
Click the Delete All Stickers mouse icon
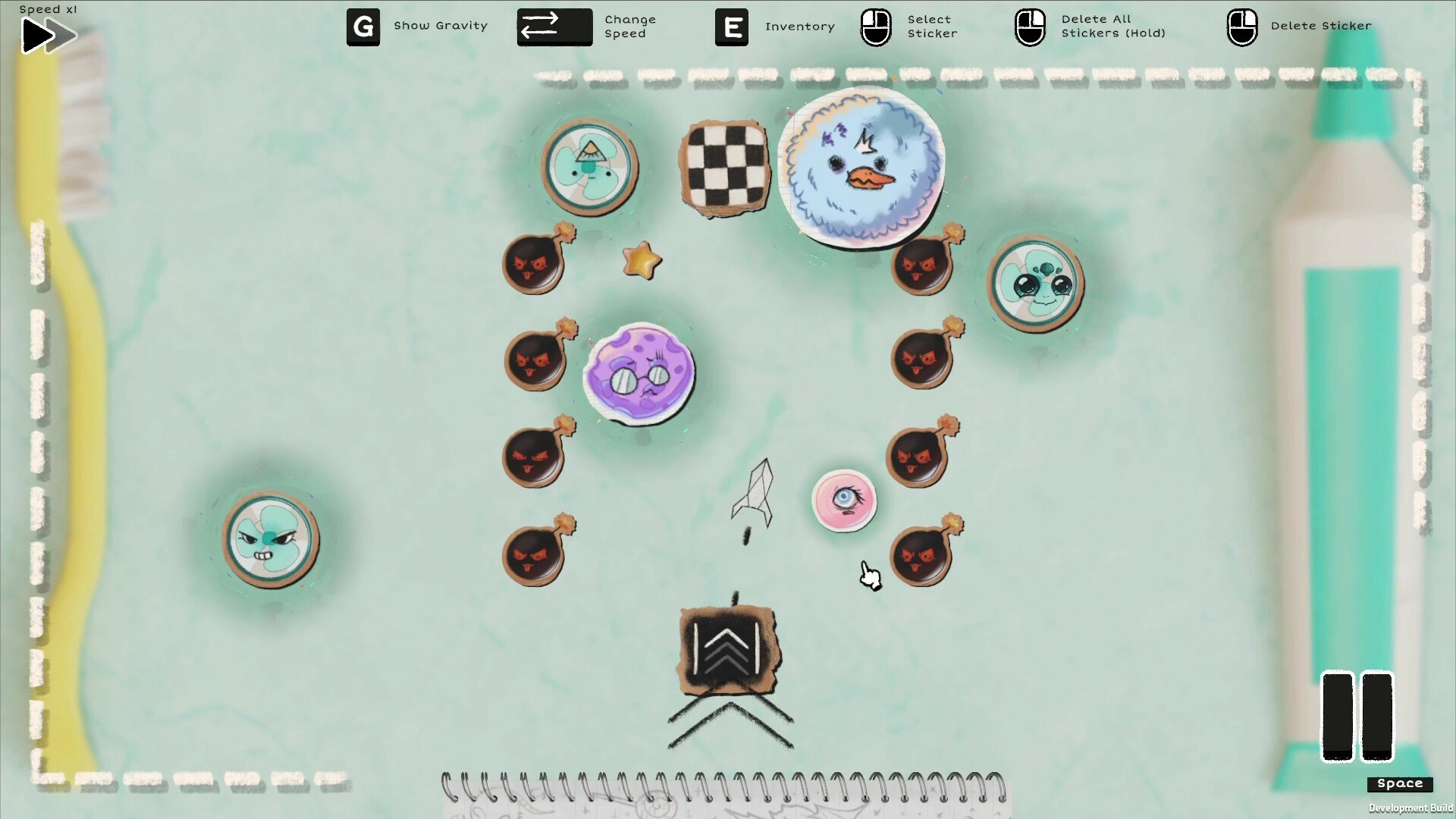click(1029, 27)
